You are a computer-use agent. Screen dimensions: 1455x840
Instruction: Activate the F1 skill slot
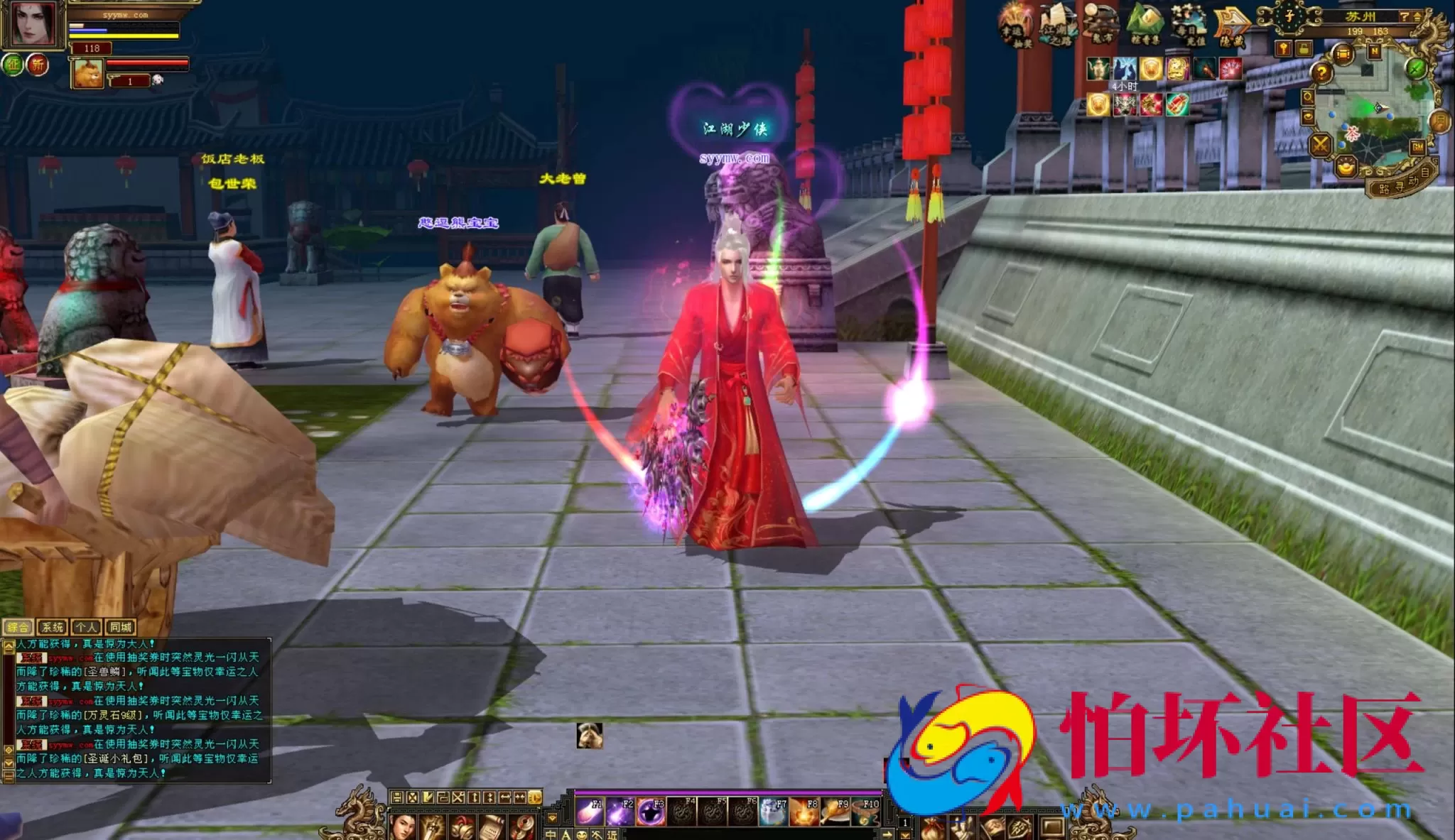pos(589,811)
